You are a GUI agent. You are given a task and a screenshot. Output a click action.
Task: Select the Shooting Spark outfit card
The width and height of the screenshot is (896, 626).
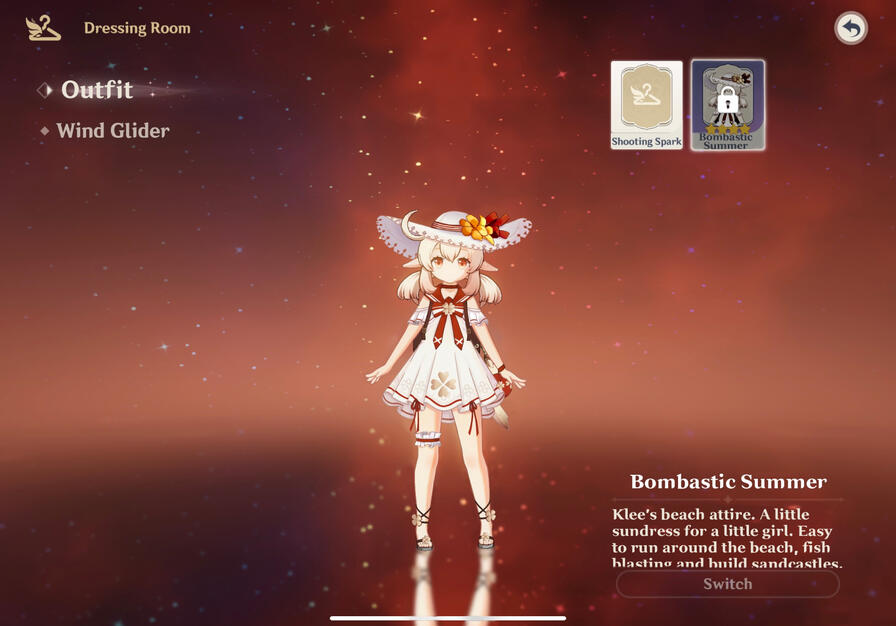click(647, 105)
